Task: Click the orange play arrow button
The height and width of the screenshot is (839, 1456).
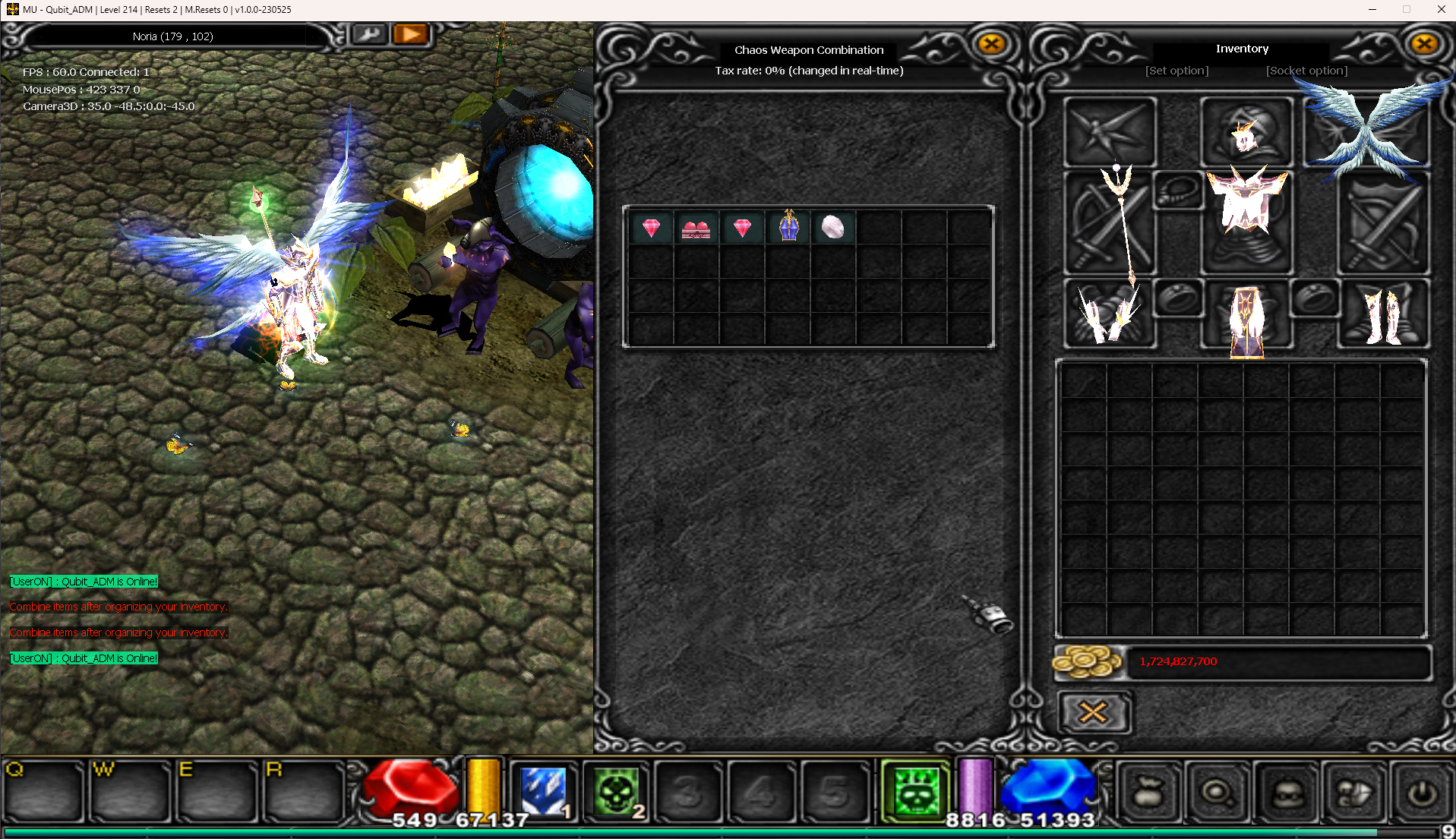Action: 411,35
